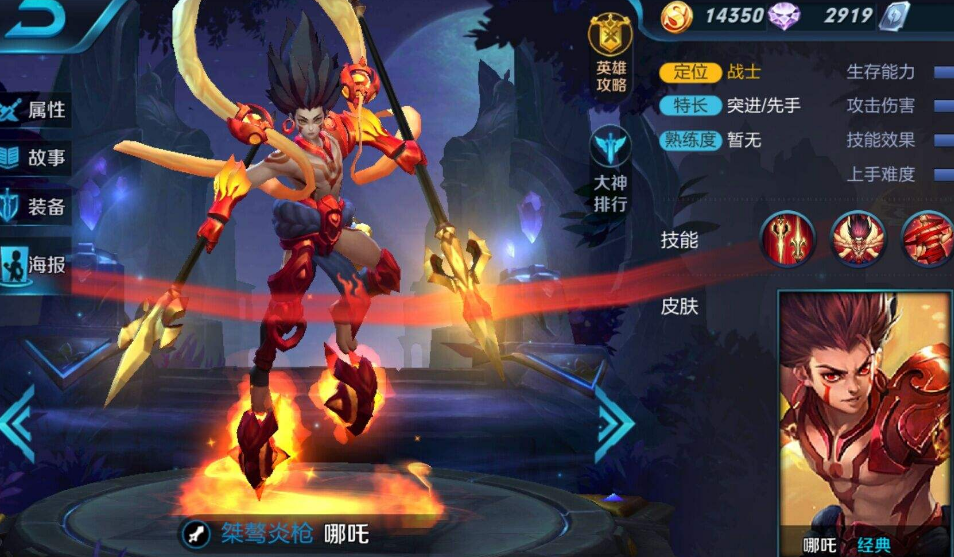This screenshot has width=954, height=557.
Task: Select the winged hero skill icon
Action: point(856,240)
